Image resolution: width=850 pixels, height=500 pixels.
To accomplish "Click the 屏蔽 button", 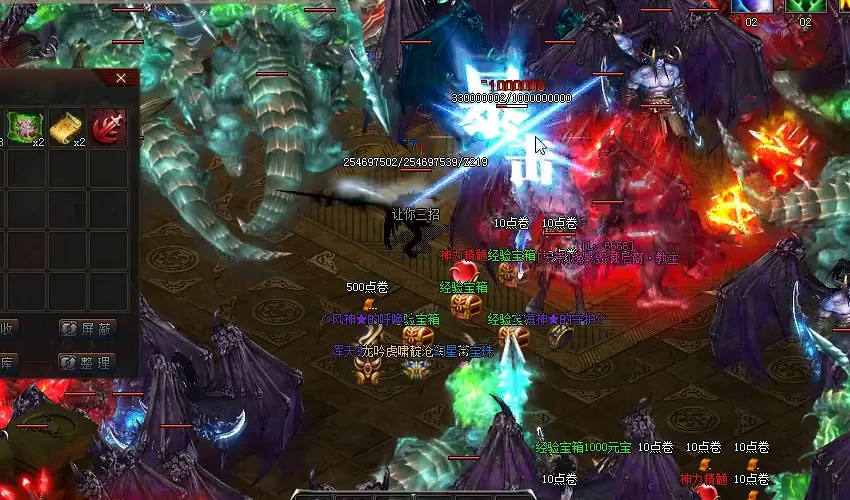I will pos(88,327).
